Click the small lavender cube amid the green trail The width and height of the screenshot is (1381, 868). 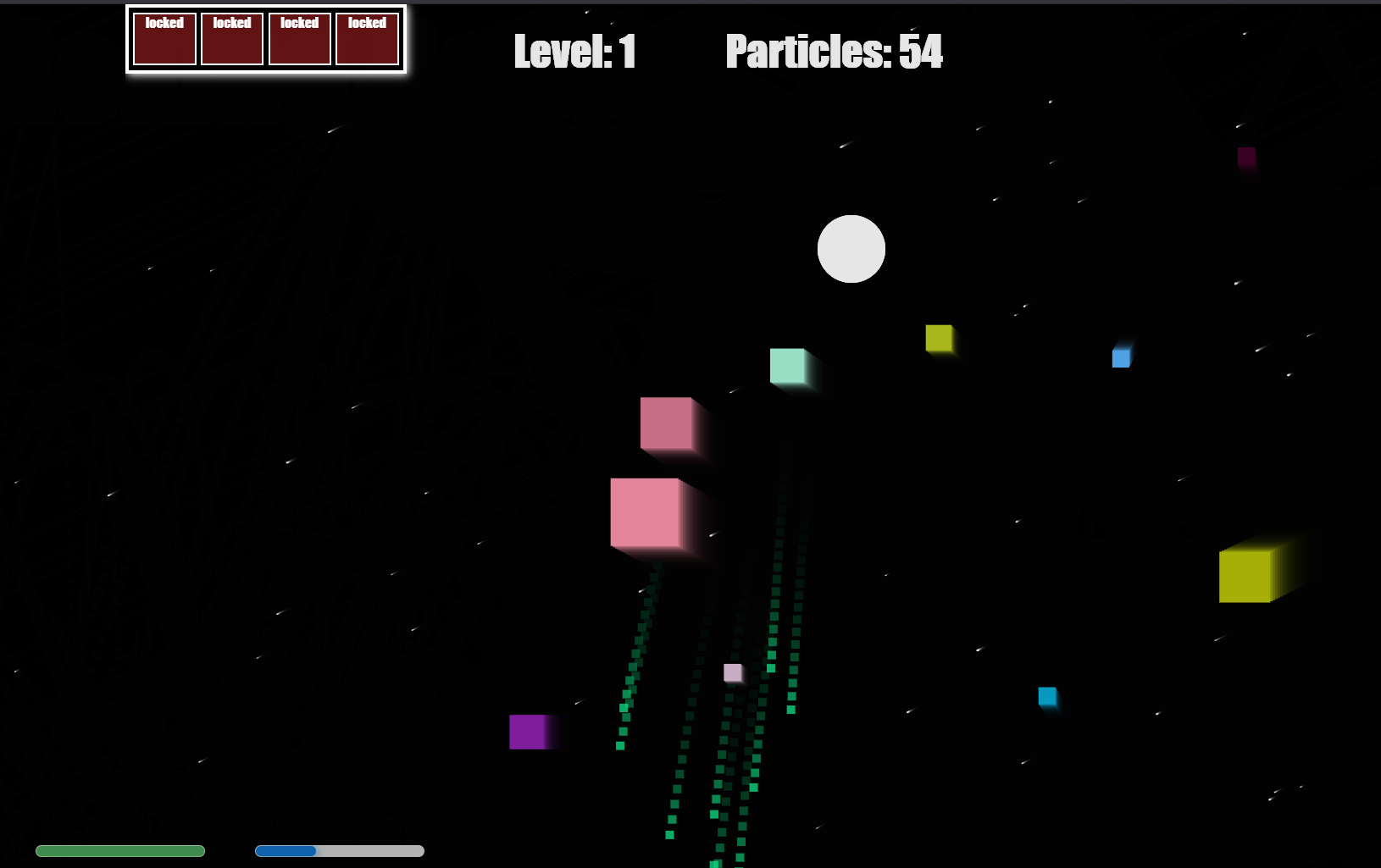[x=731, y=673]
